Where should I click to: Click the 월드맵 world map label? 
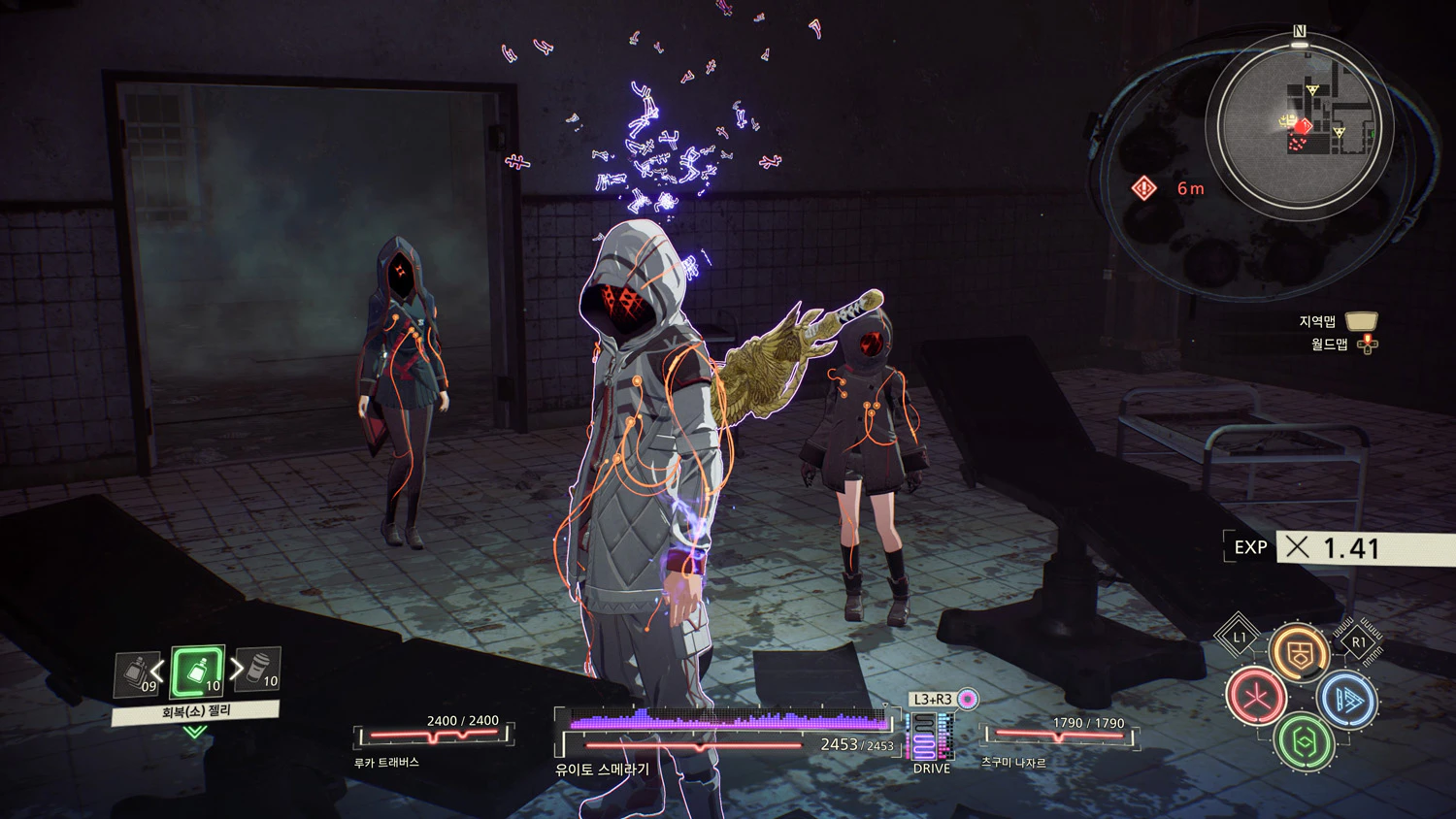click(x=1329, y=344)
